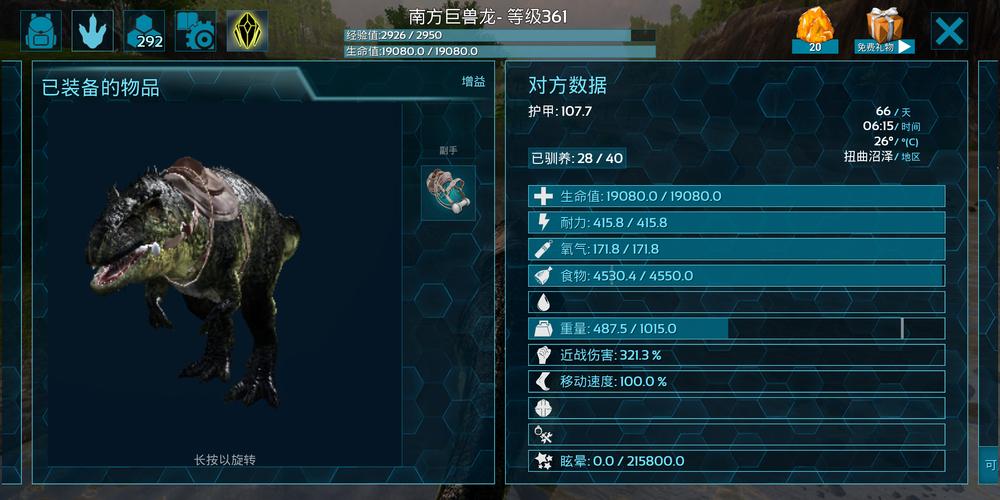Select the glowing yellow crystal icon
Viewport: 1000px width, 500px height.
[x=247, y=31]
